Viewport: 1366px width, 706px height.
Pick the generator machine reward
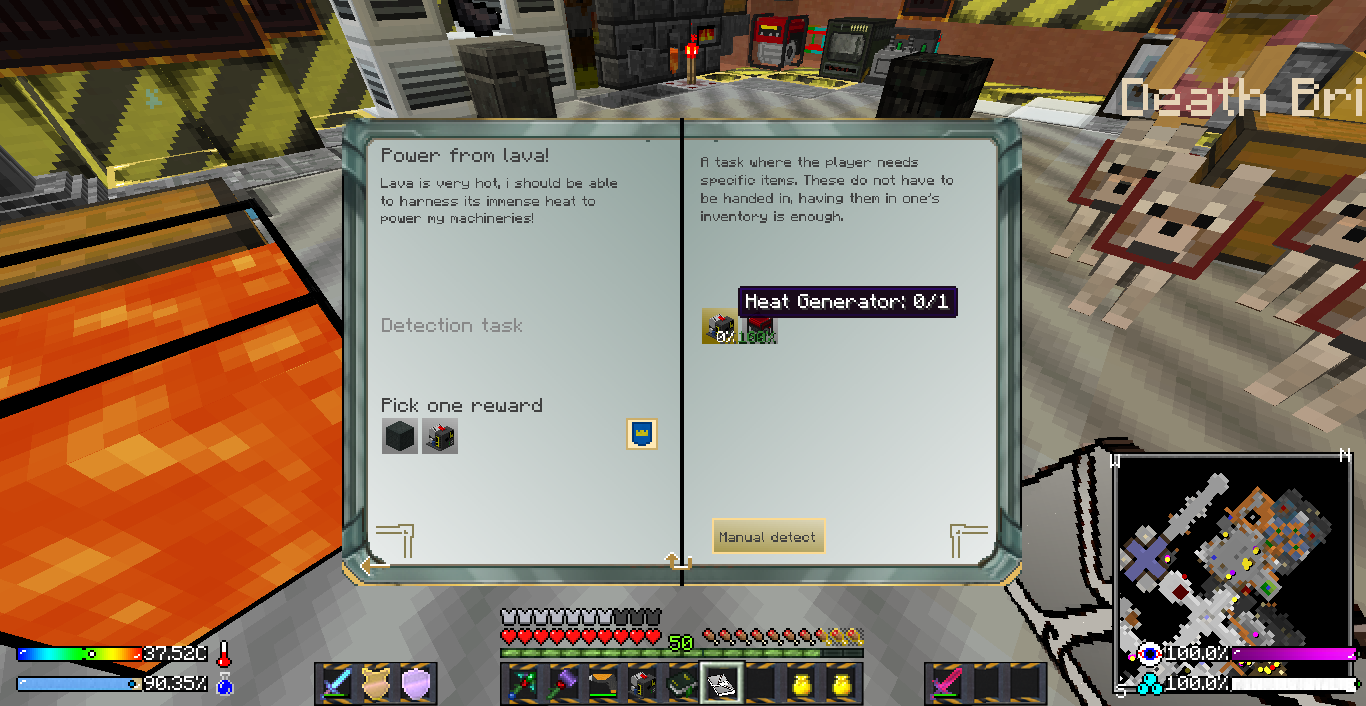440,437
